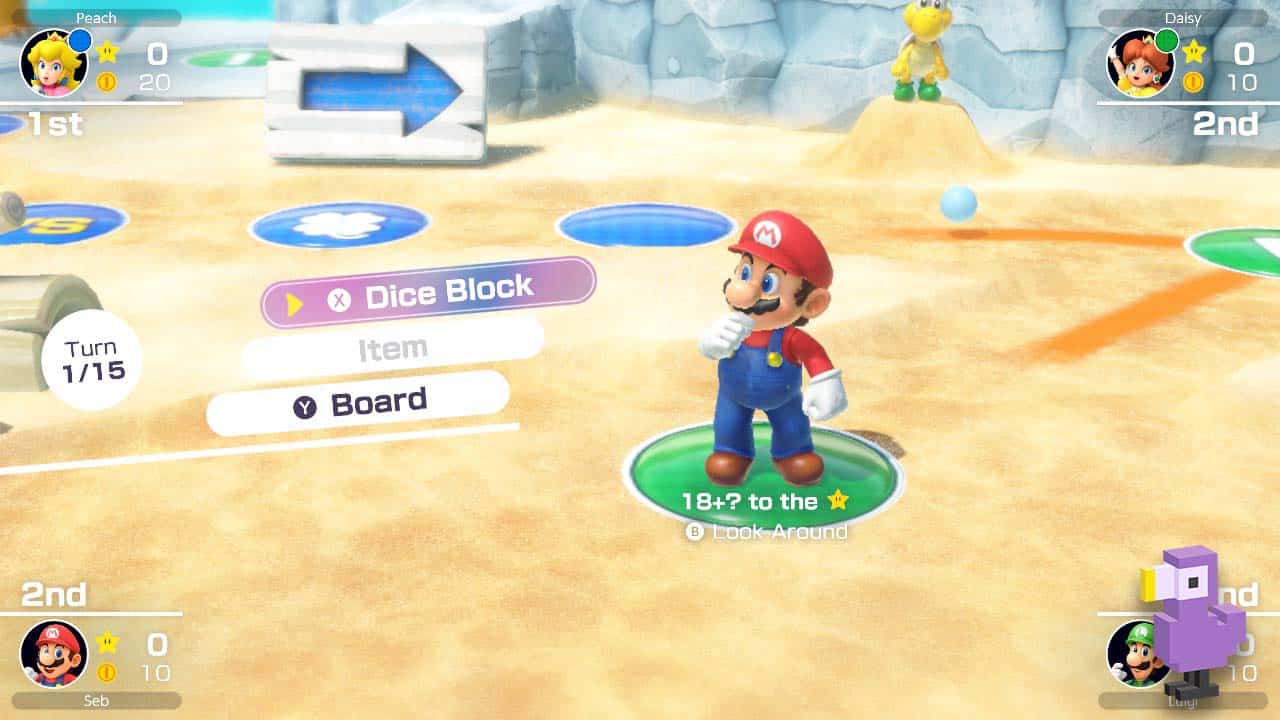Click the 1st place rank label under Peach
1280x720 pixels.
pyautogui.click(x=55, y=125)
